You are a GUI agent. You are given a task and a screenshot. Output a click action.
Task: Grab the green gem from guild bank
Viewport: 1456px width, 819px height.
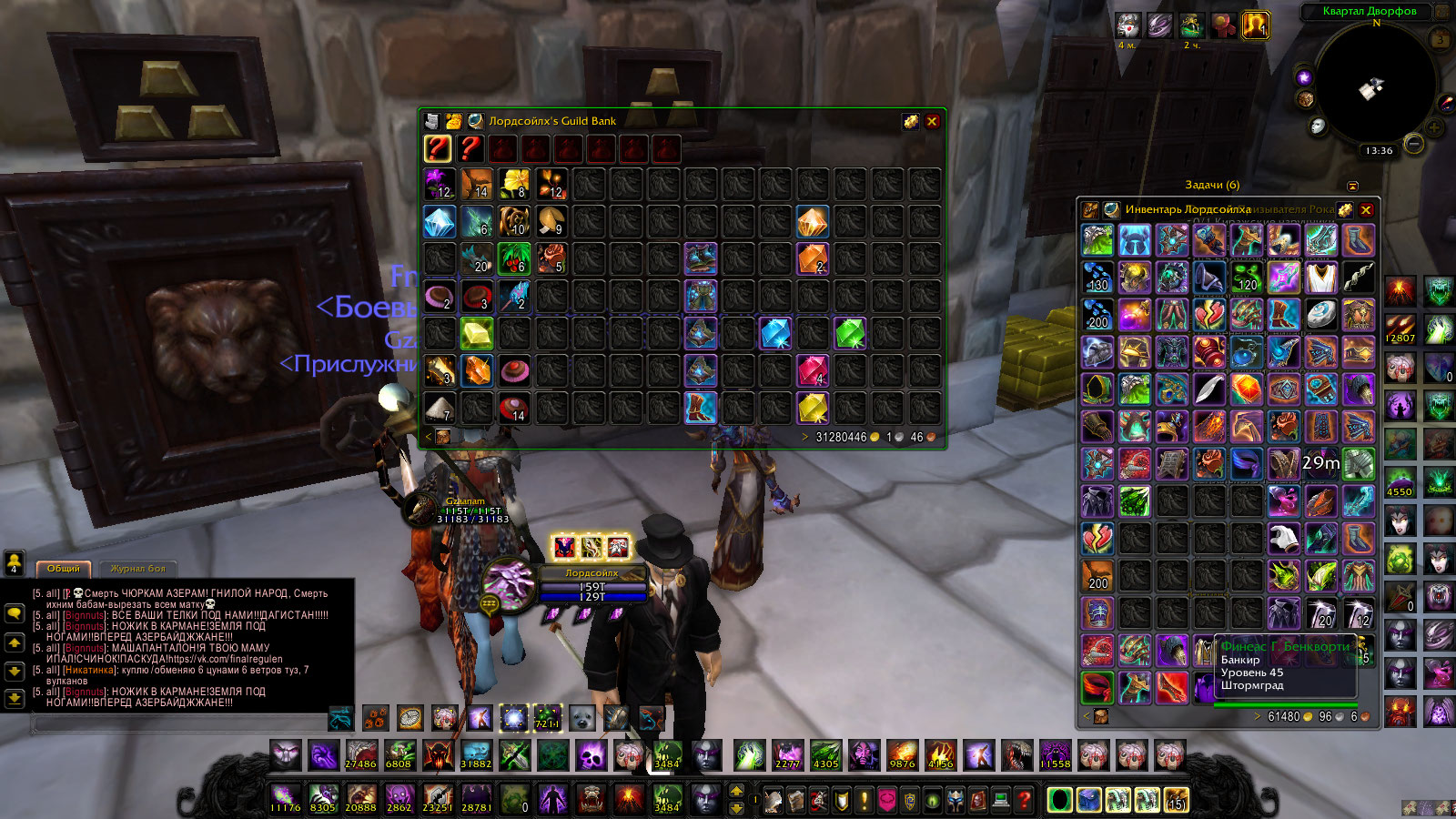849,333
